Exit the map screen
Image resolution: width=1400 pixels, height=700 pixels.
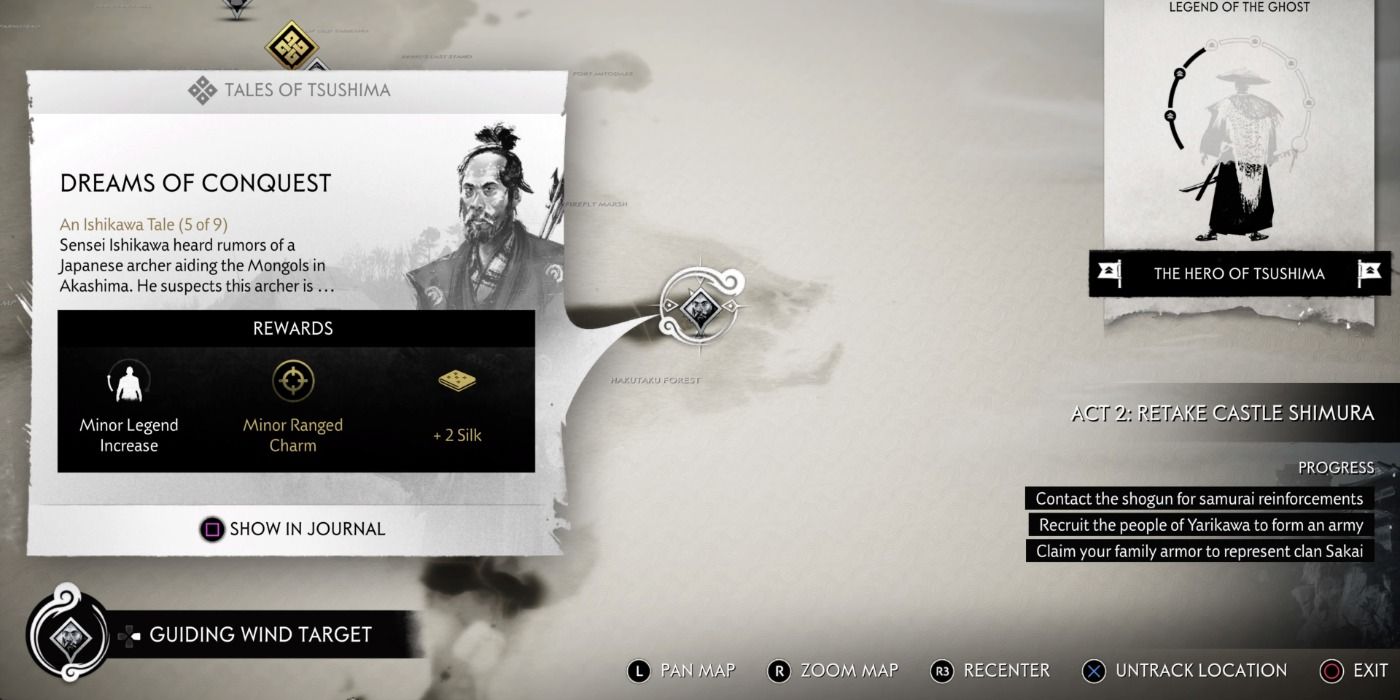pyautogui.click(x=1354, y=670)
